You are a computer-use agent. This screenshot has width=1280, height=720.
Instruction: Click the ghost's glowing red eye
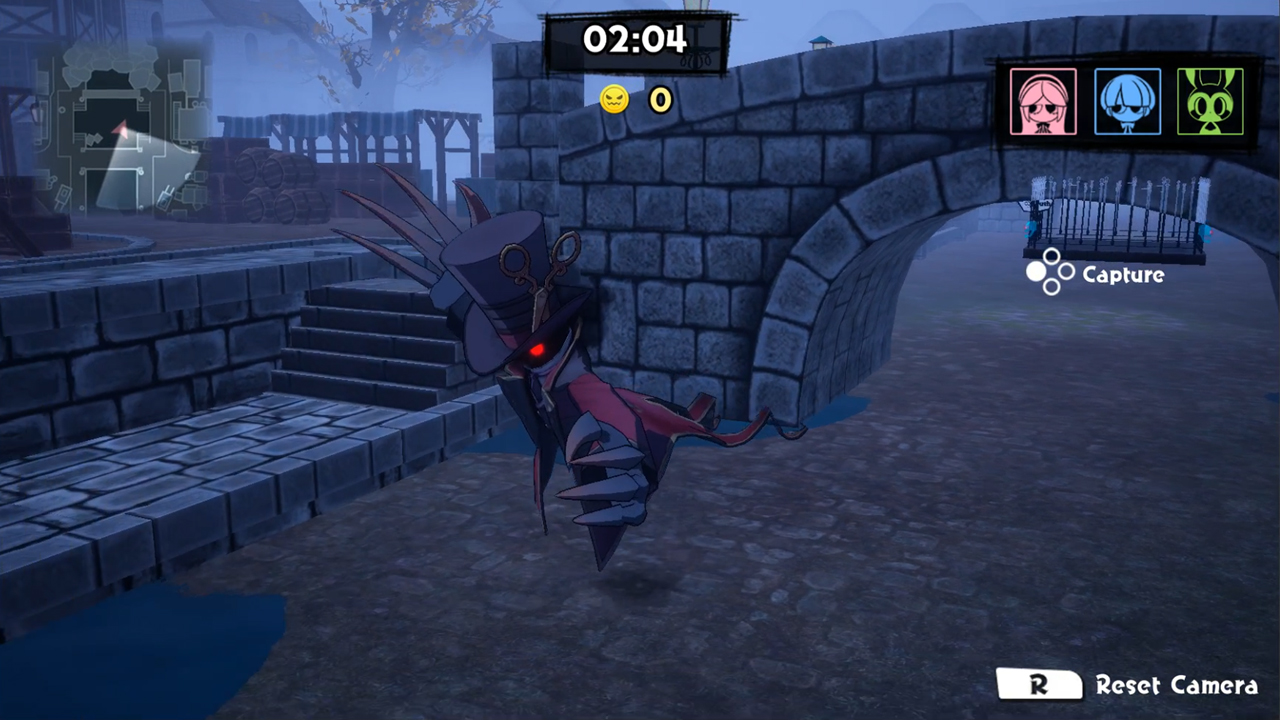pyautogui.click(x=537, y=349)
